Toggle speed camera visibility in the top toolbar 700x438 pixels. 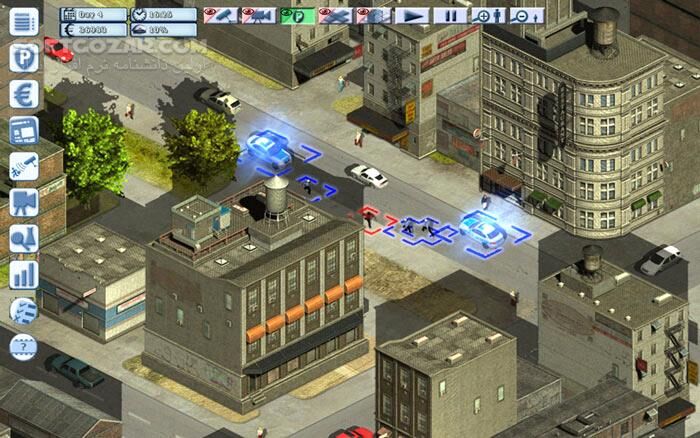click(x=221, y=16)
